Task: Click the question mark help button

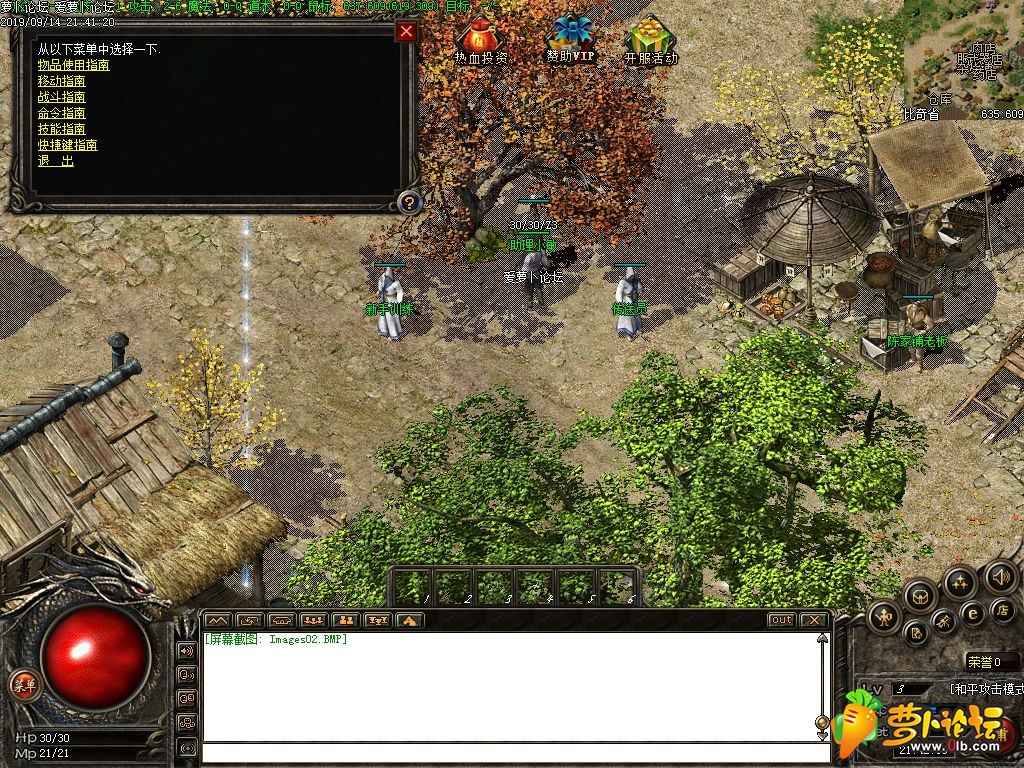Action: tap(407, 203)
